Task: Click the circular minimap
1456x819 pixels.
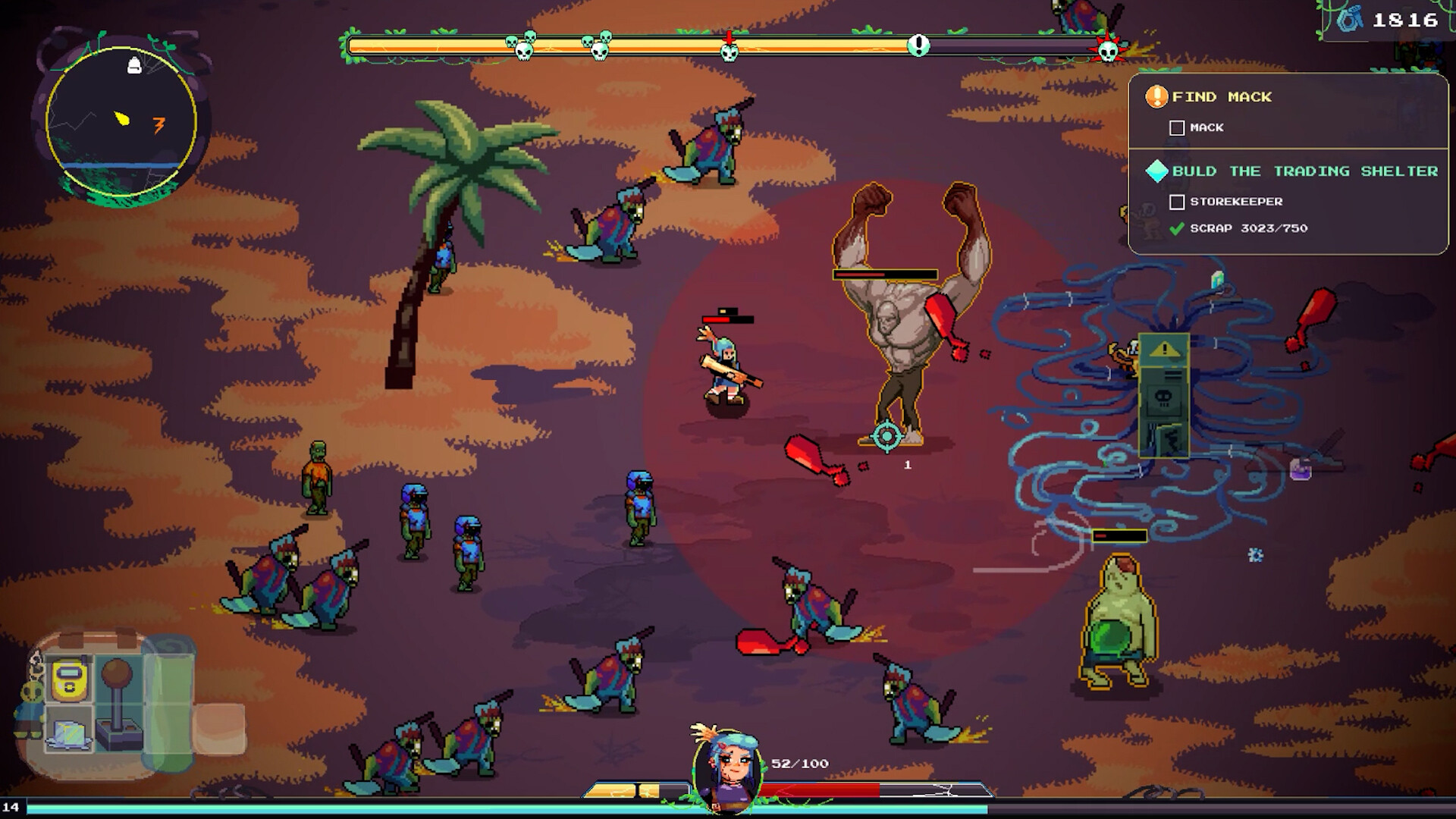Action: pyautogui.click(x=121, y=121)
